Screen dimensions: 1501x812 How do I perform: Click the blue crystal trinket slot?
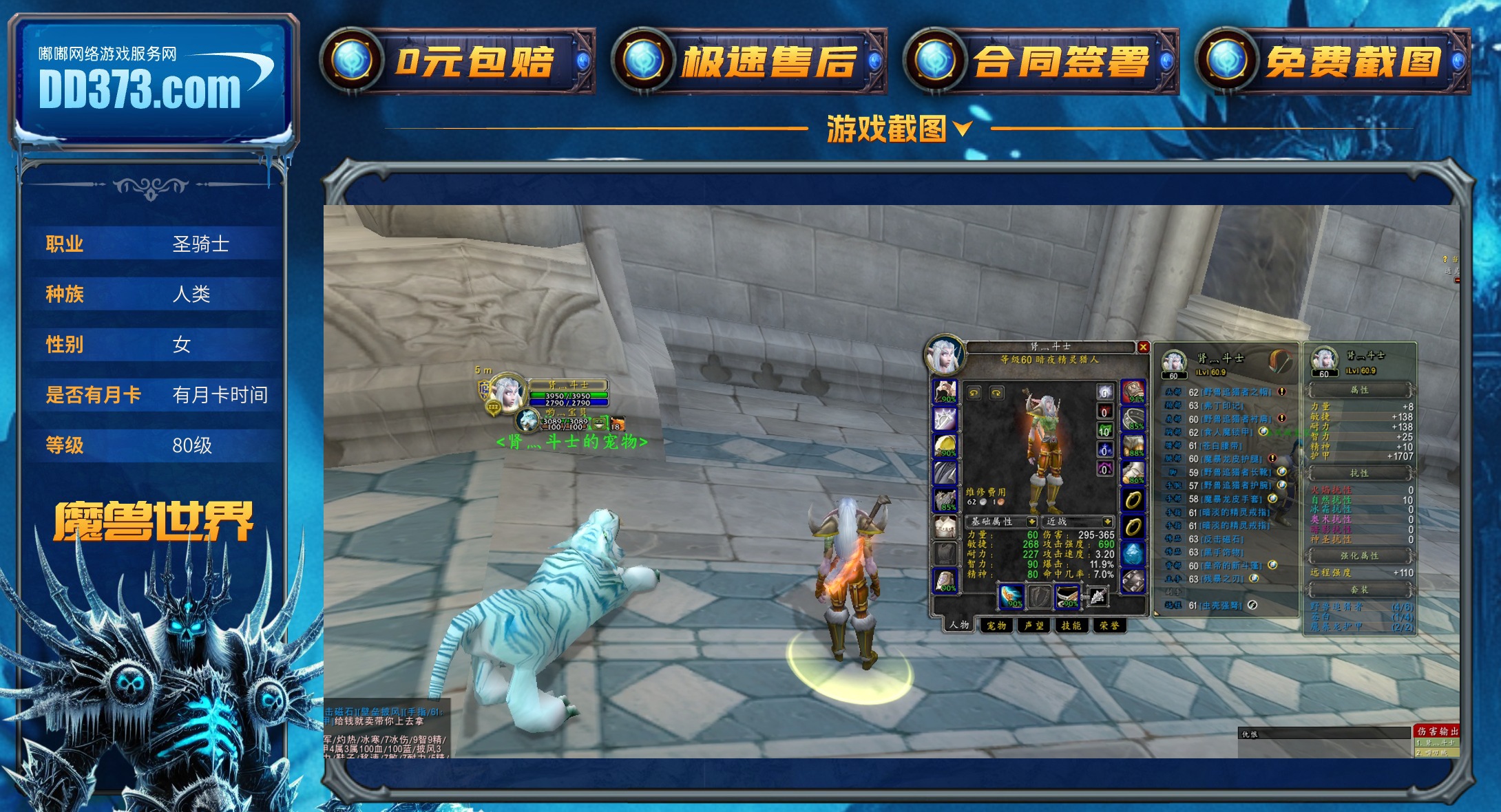pyautogui.click(x=1133, y=553)
